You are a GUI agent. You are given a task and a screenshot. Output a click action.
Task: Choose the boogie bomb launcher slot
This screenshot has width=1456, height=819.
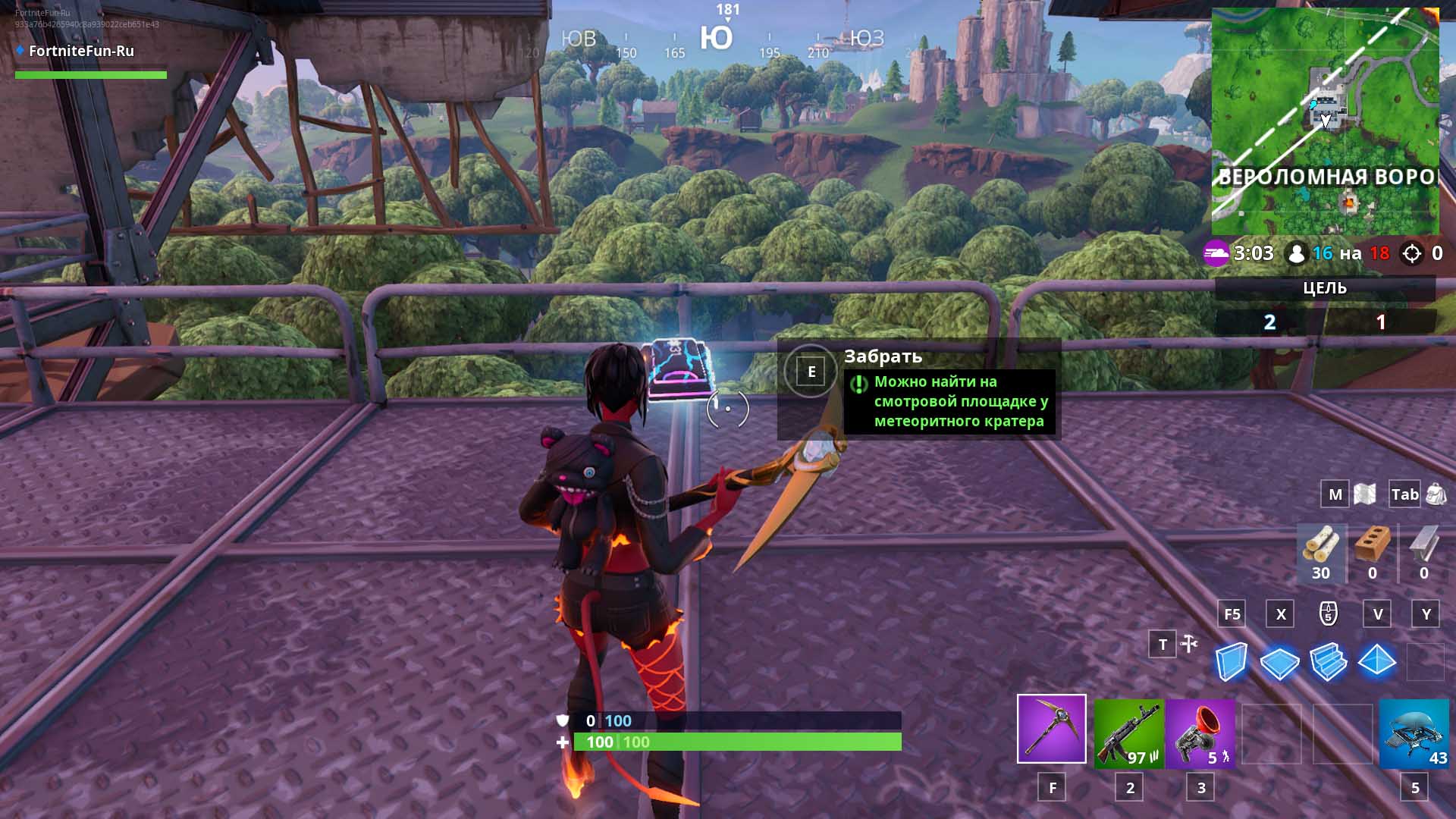[x=1200, y=733]
